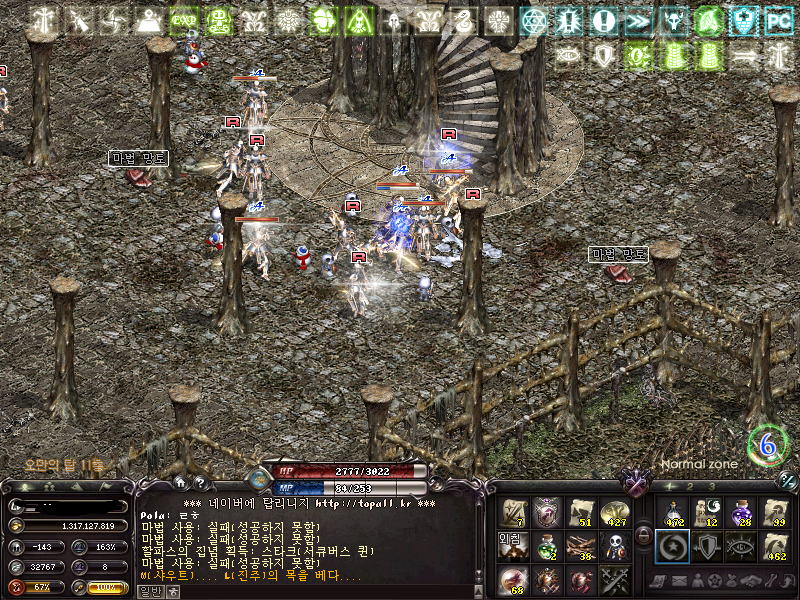Image resolution: width=800 pixels, height=600 pixels.
Task: Select the double arrow haste icon
Action: pyautogui.click(x=639, y=20)
